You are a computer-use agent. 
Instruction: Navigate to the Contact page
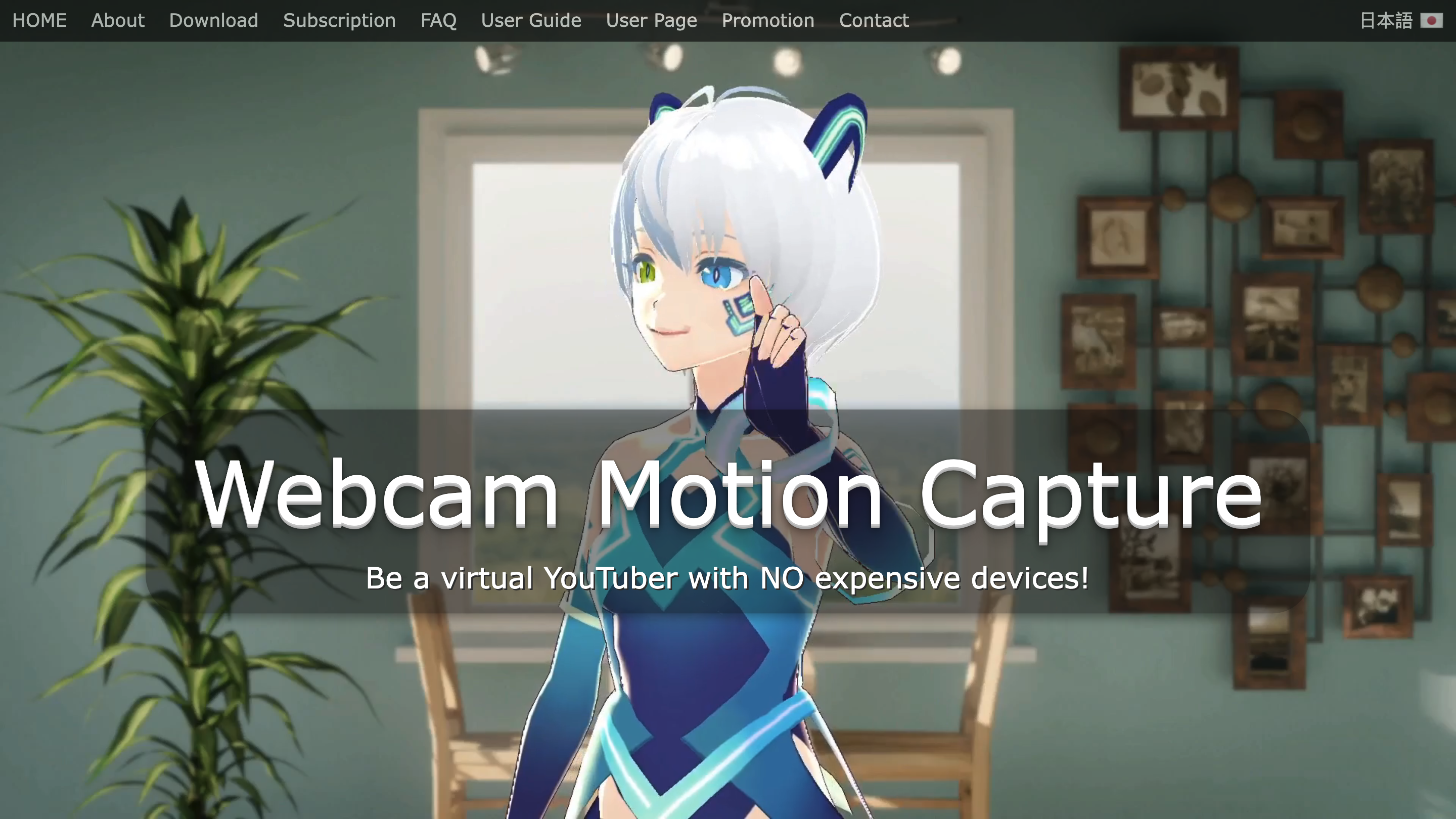click(x=873, y=20)
